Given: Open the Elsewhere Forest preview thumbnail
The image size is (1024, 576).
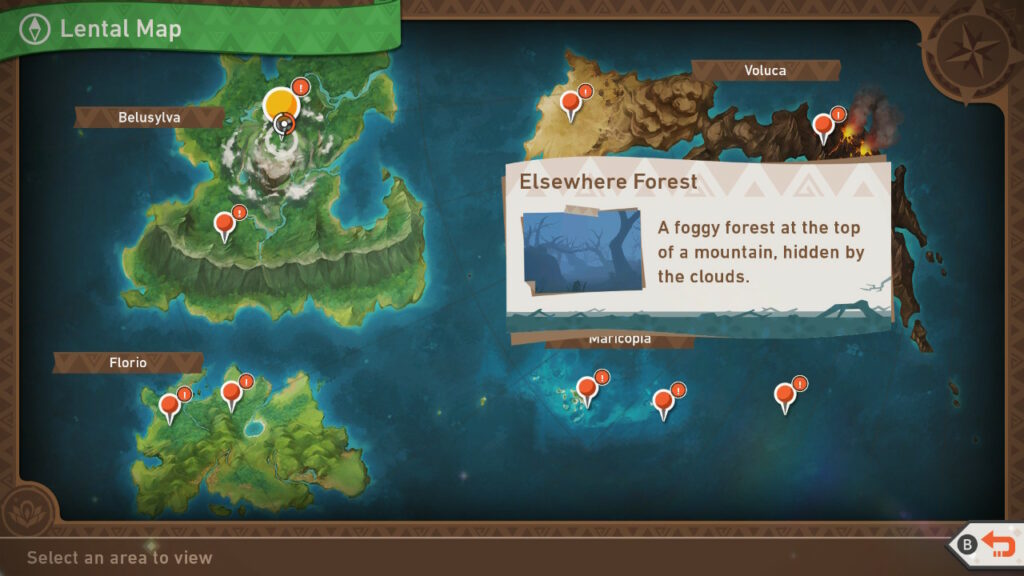Looking at the screenshot, I should tap(581, 251).
